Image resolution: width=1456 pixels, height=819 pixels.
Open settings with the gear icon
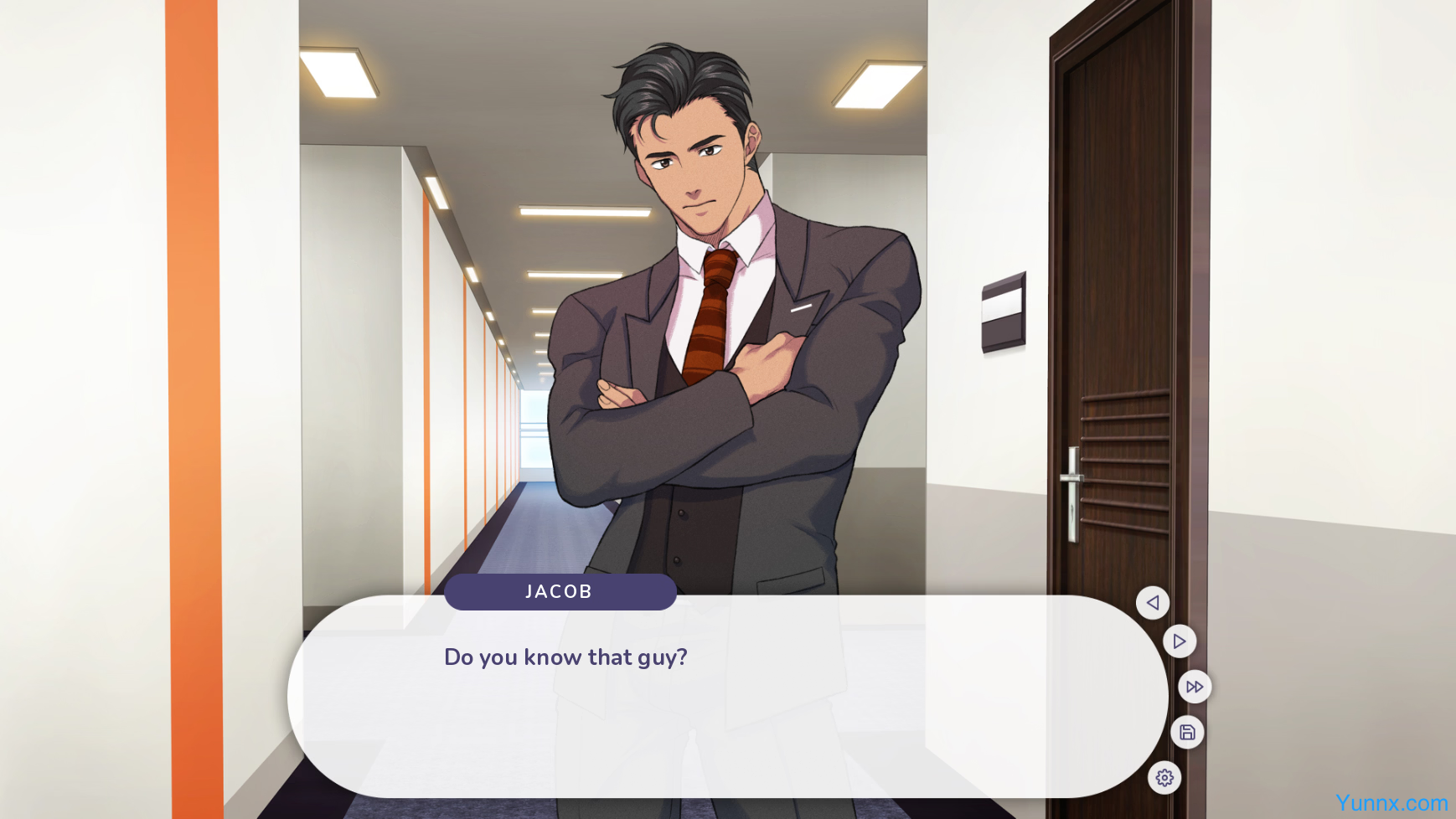coord(1164,778)
